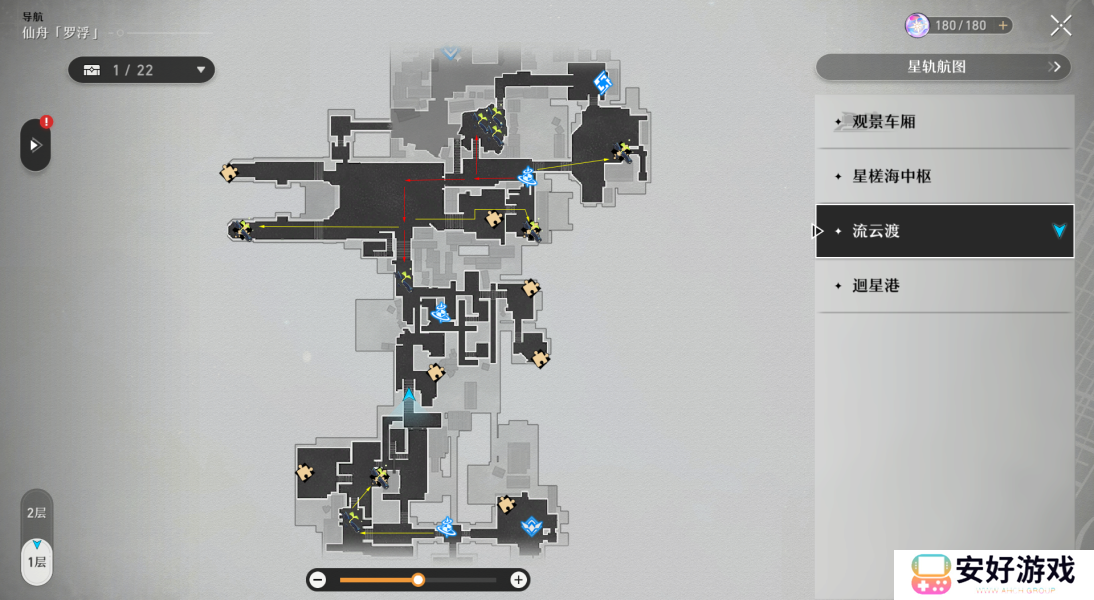This screenshot has width=1094, height=600.
Task: Switch to floor 2层
Action: [36, 513]
